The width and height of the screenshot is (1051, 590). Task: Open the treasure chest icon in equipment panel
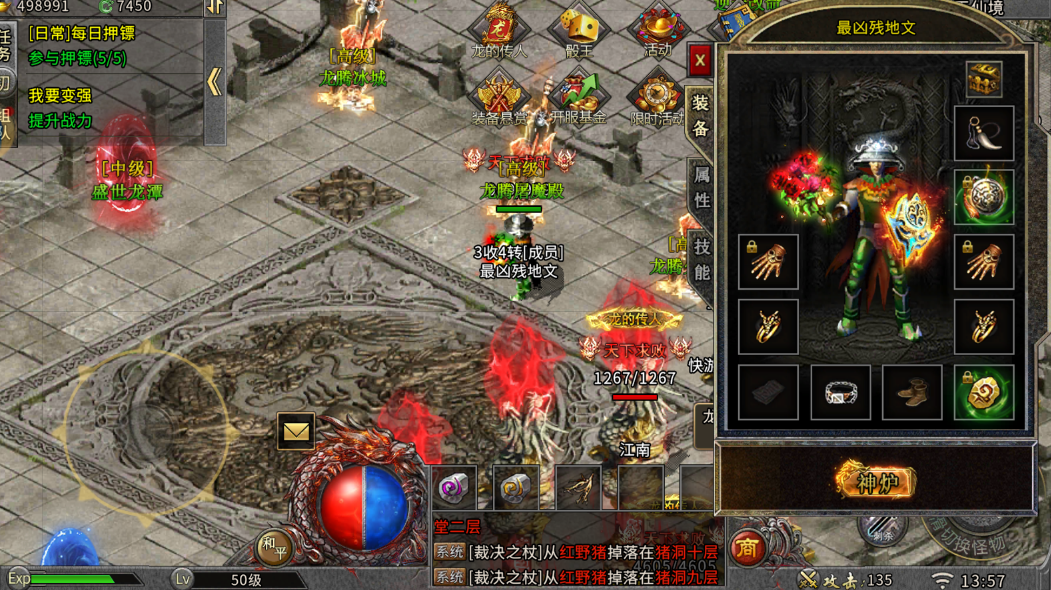pos(984,80)
